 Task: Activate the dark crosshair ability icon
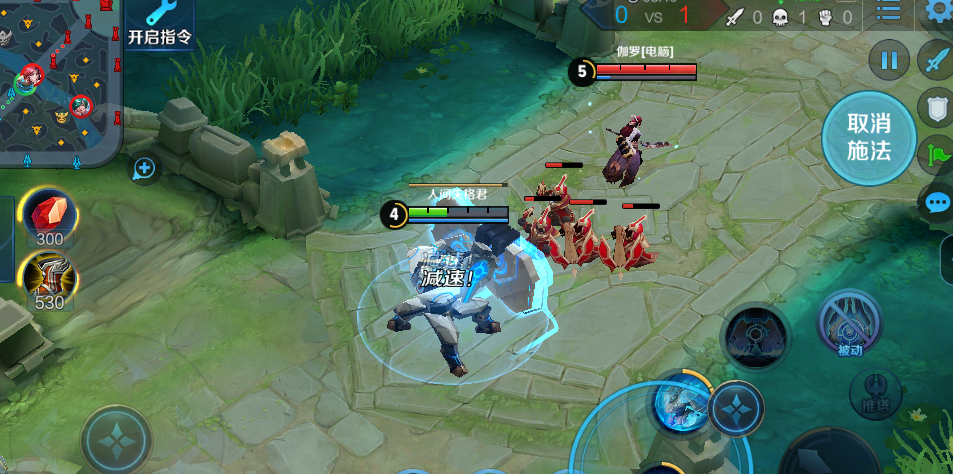click(757, 335)
